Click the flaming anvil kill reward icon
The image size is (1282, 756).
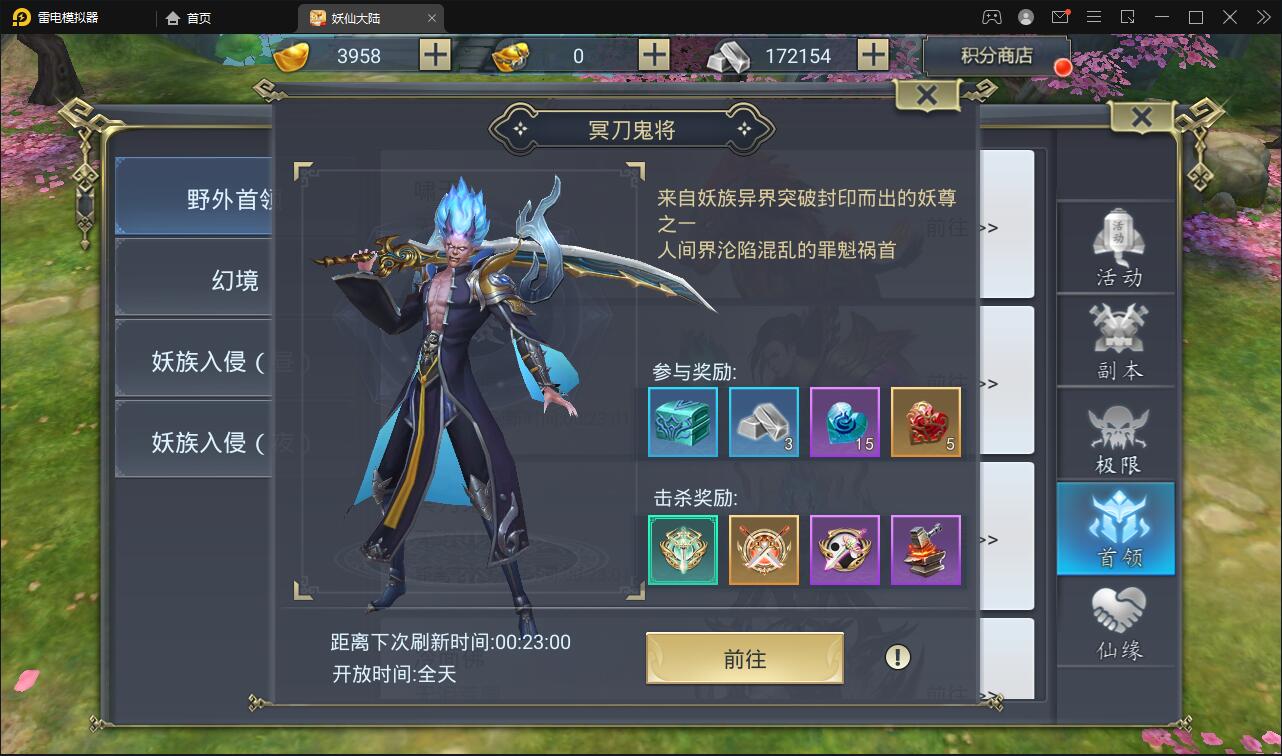(x=925, y=550)
